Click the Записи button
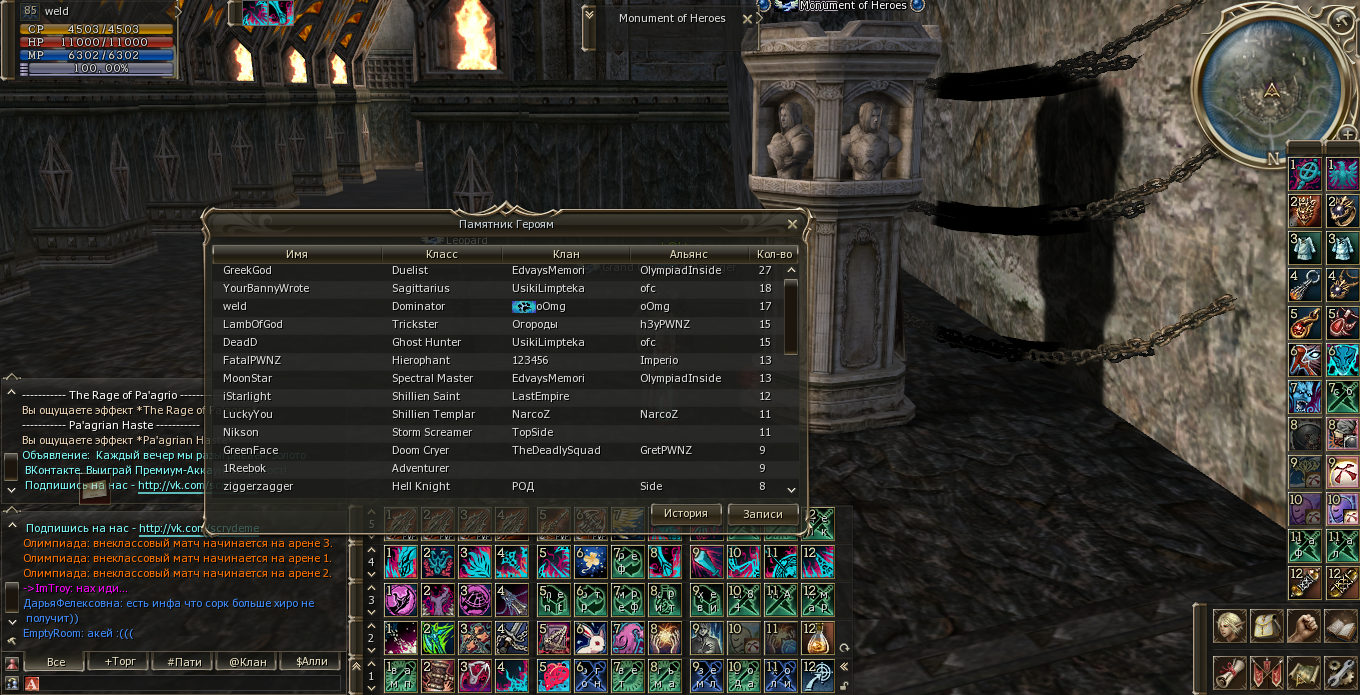The image size is (1360, 695). click(x=763, y=514)
